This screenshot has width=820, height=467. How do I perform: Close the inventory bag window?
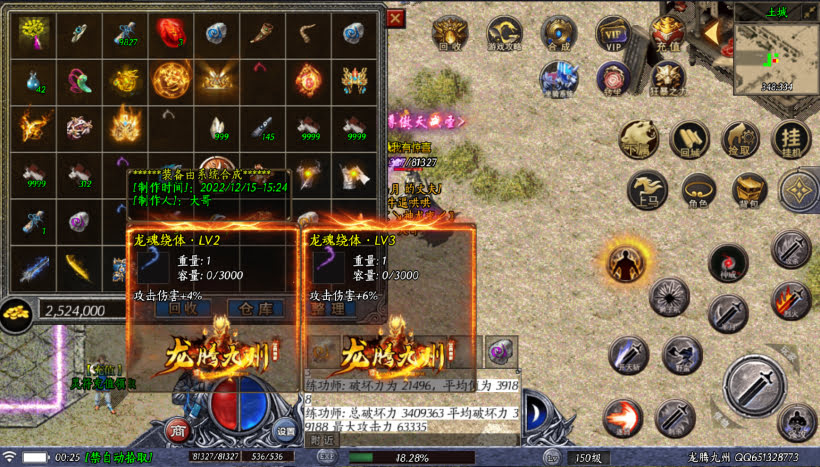[396, 18]
